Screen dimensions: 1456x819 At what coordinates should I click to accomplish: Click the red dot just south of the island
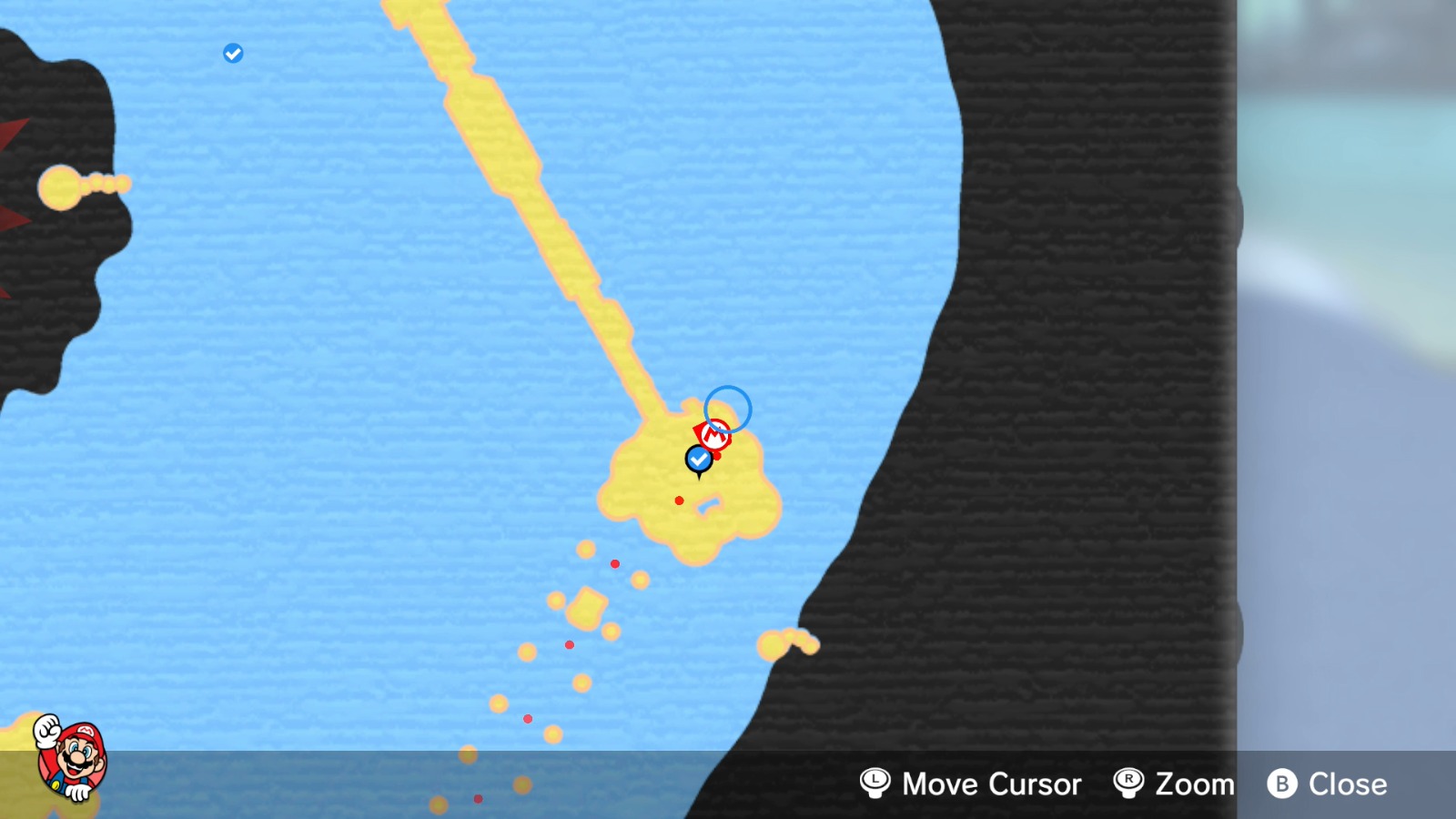[616, 563]
